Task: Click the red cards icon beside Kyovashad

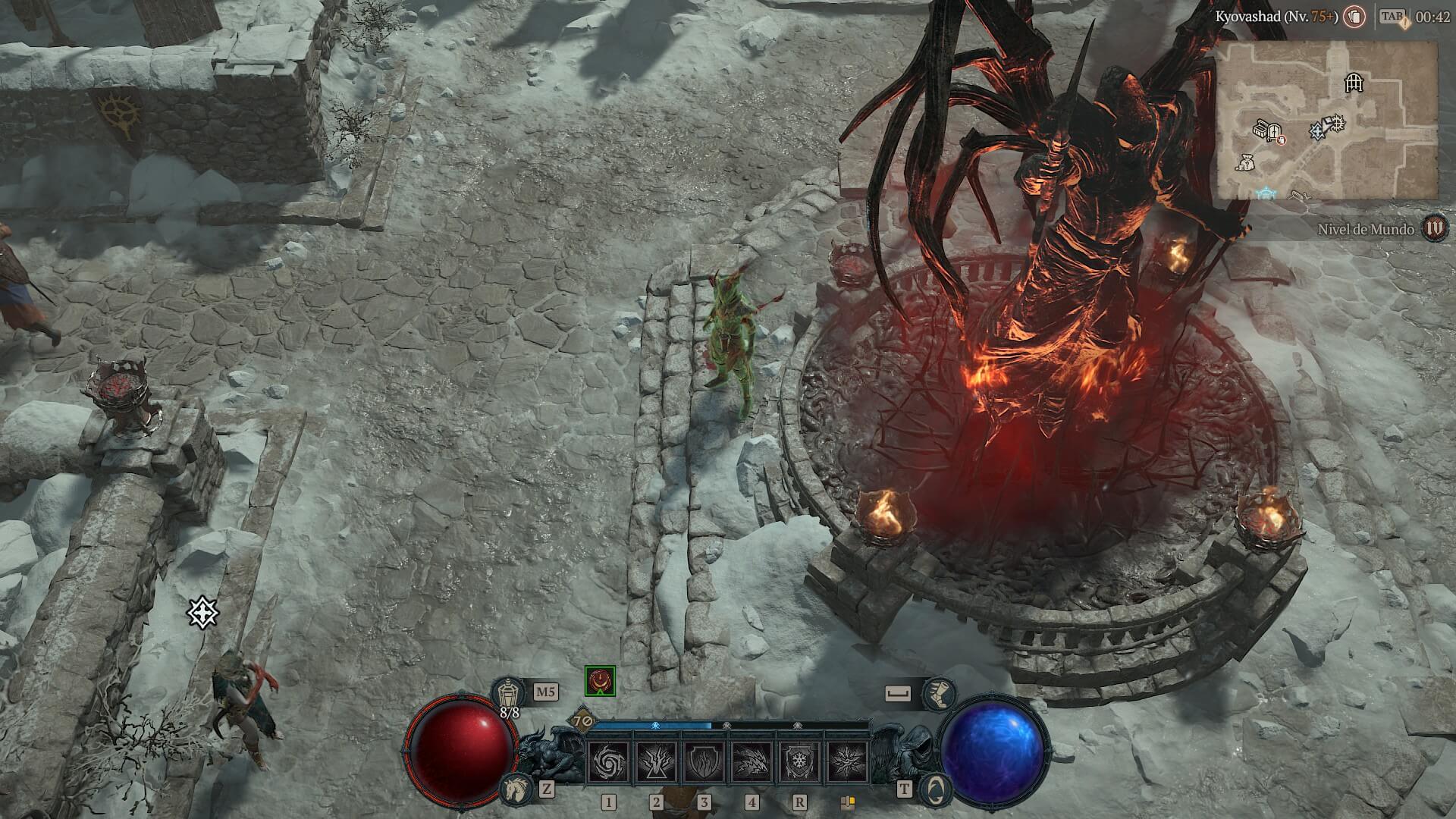Action: click(x=1354, y=16)
